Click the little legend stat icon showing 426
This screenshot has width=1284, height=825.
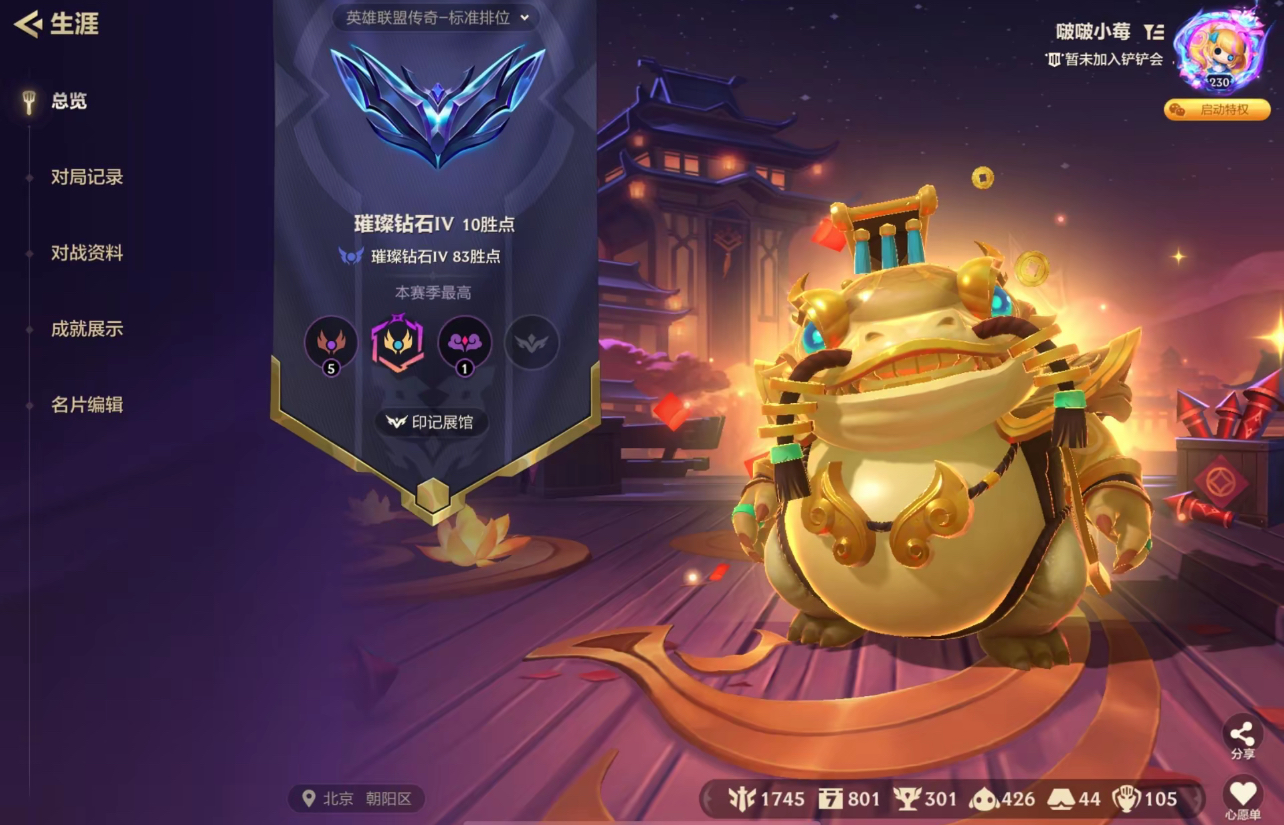[x=983, y=798]
